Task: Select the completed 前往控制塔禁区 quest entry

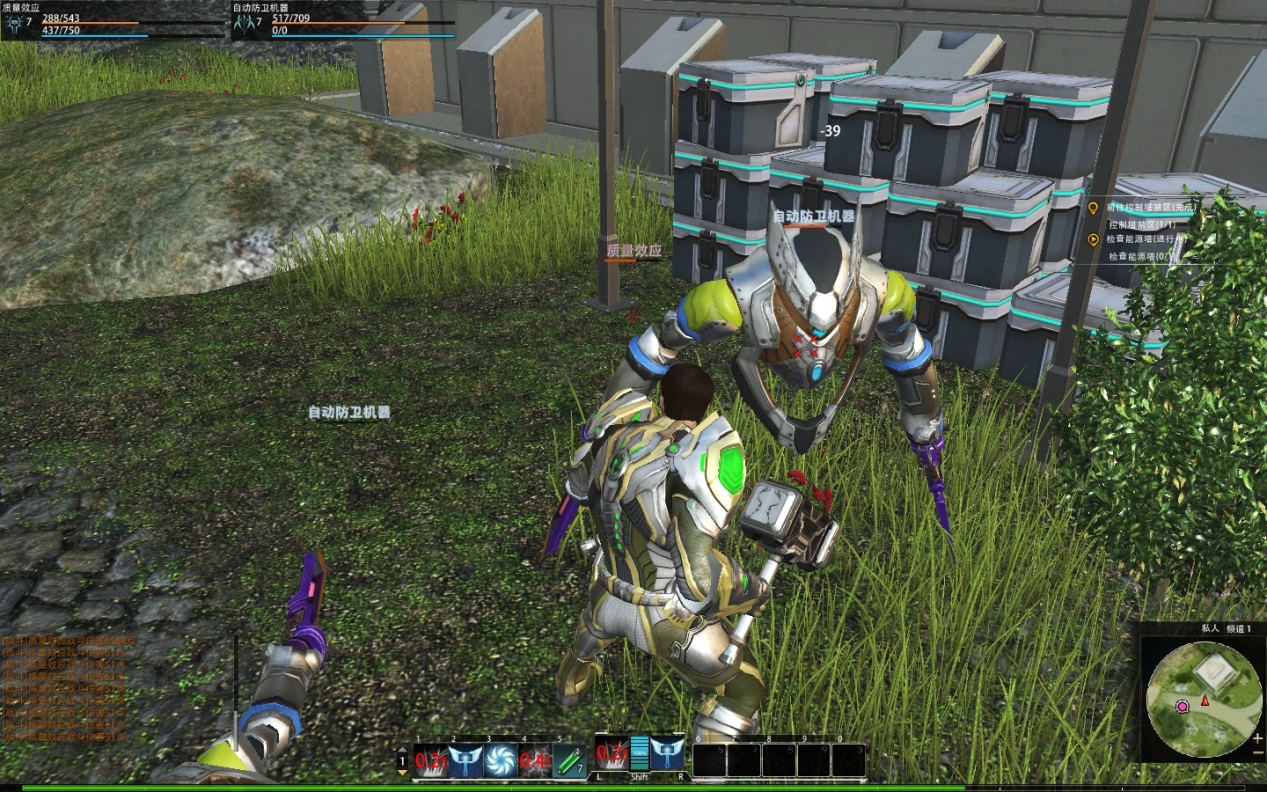Action: click(x=1150, y=208)
